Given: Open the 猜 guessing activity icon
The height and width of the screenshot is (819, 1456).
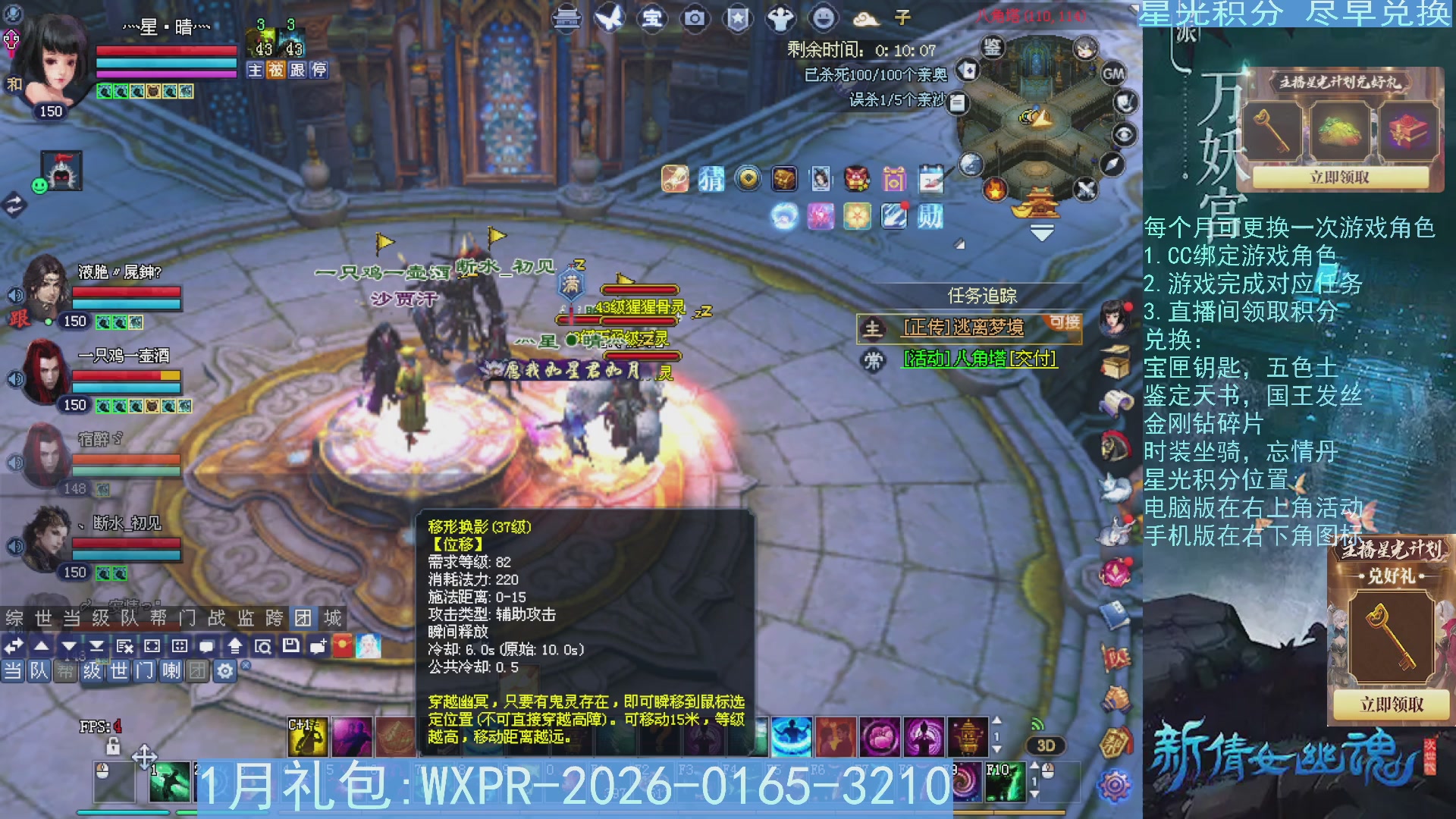Looking at the screenshot, I should (711, 179).
